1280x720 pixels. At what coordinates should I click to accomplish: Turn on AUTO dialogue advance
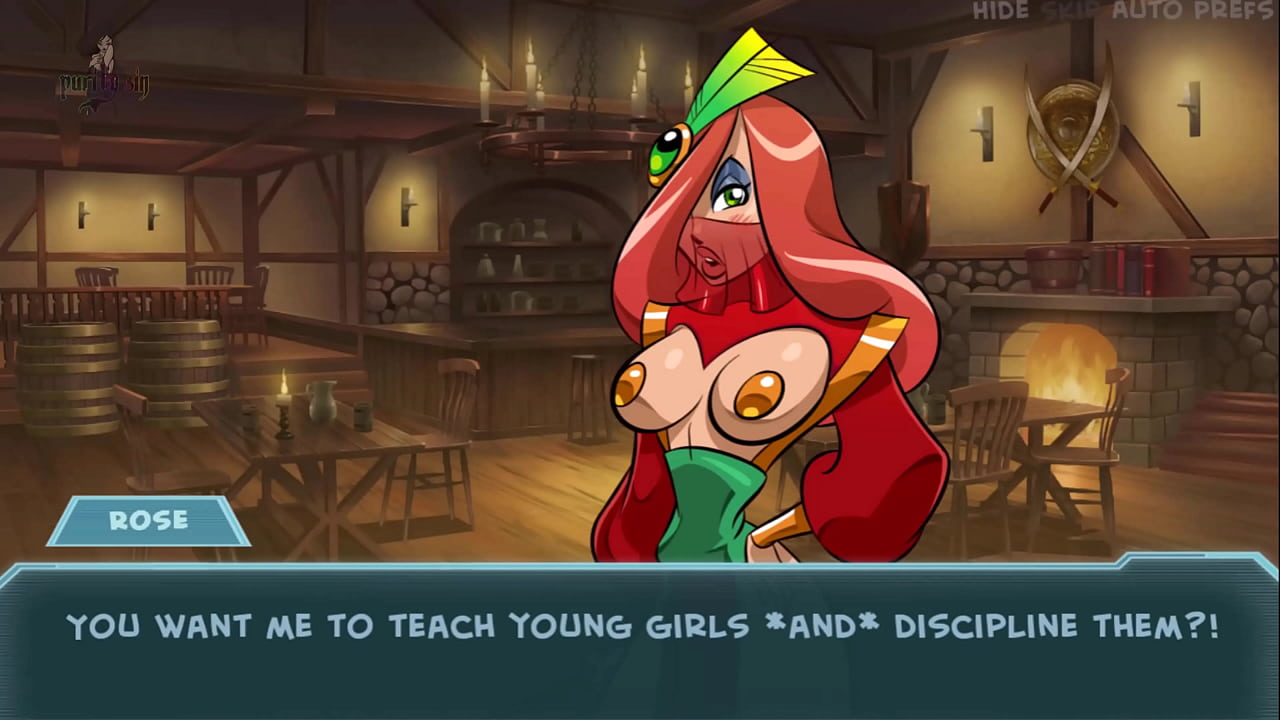click(1150, 12)
